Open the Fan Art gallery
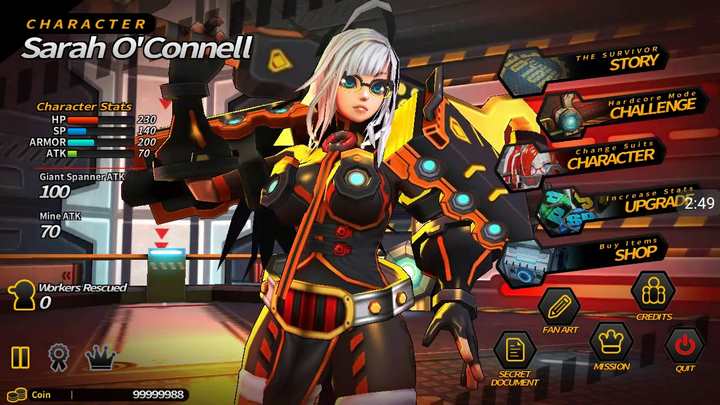This screenshot has width=720, height=405. [558, 304]
